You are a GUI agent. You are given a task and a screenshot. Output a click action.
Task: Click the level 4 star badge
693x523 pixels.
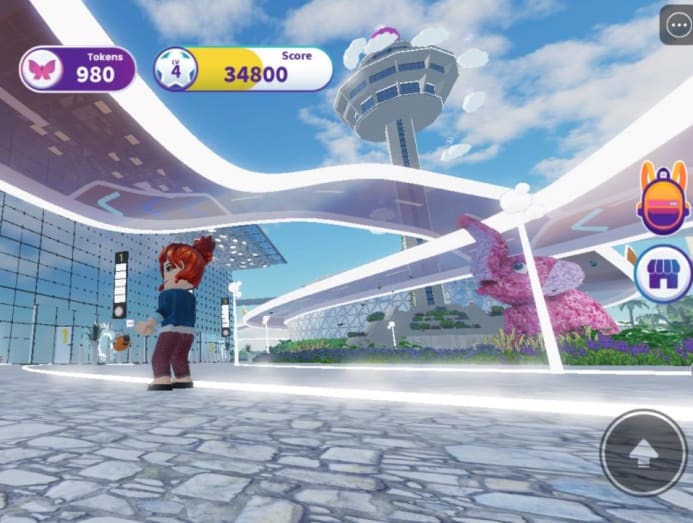pos(176,69)
